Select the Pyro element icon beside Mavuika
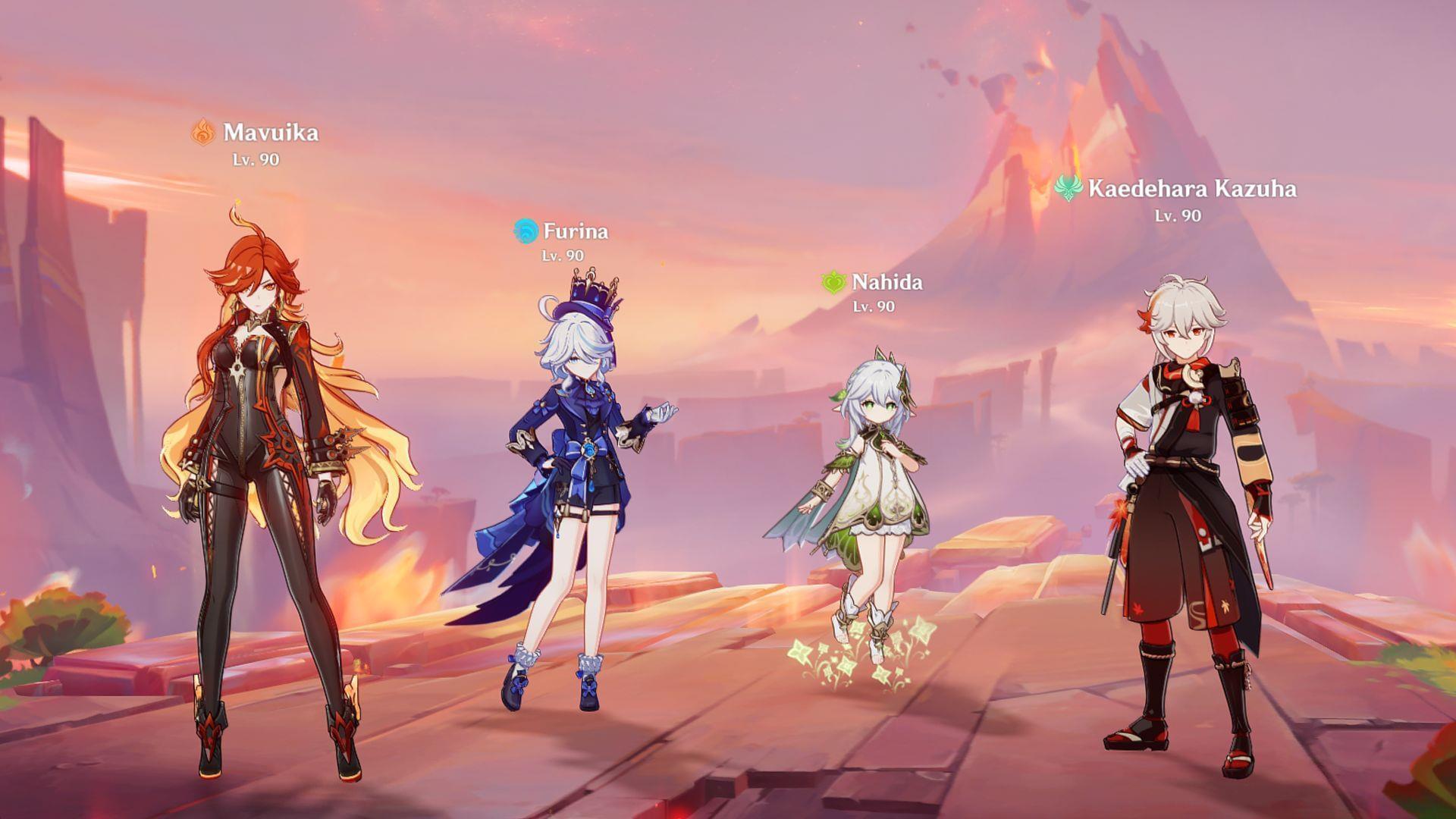Screen dimensions: 1456x819 (x=202, y=131)
